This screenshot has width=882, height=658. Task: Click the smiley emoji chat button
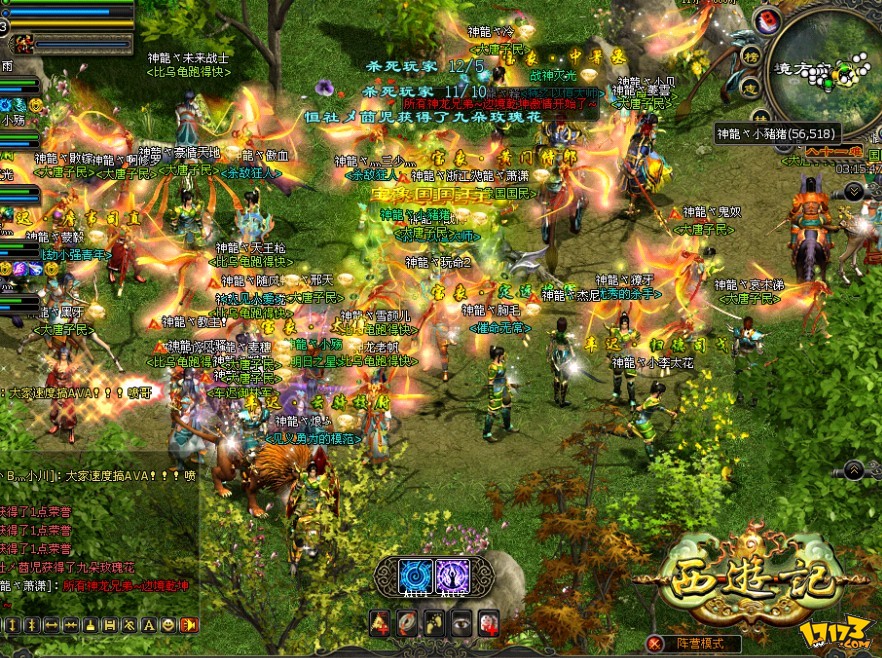tap(168, 625)
